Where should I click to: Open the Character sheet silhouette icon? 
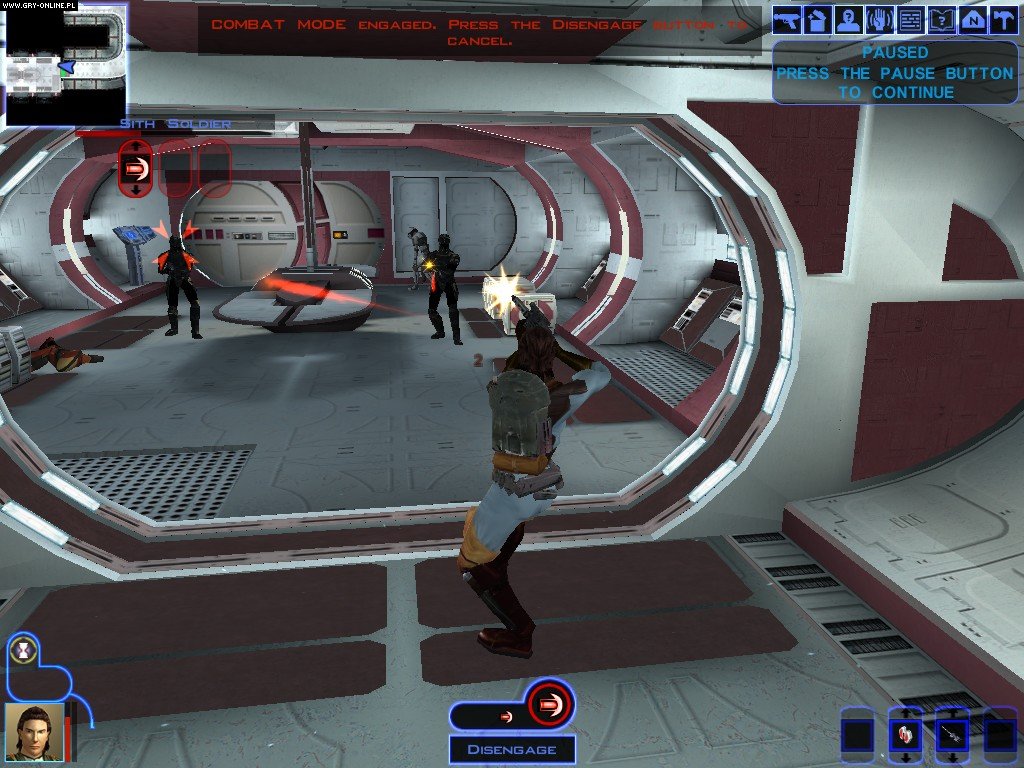[x=849, y=18]
